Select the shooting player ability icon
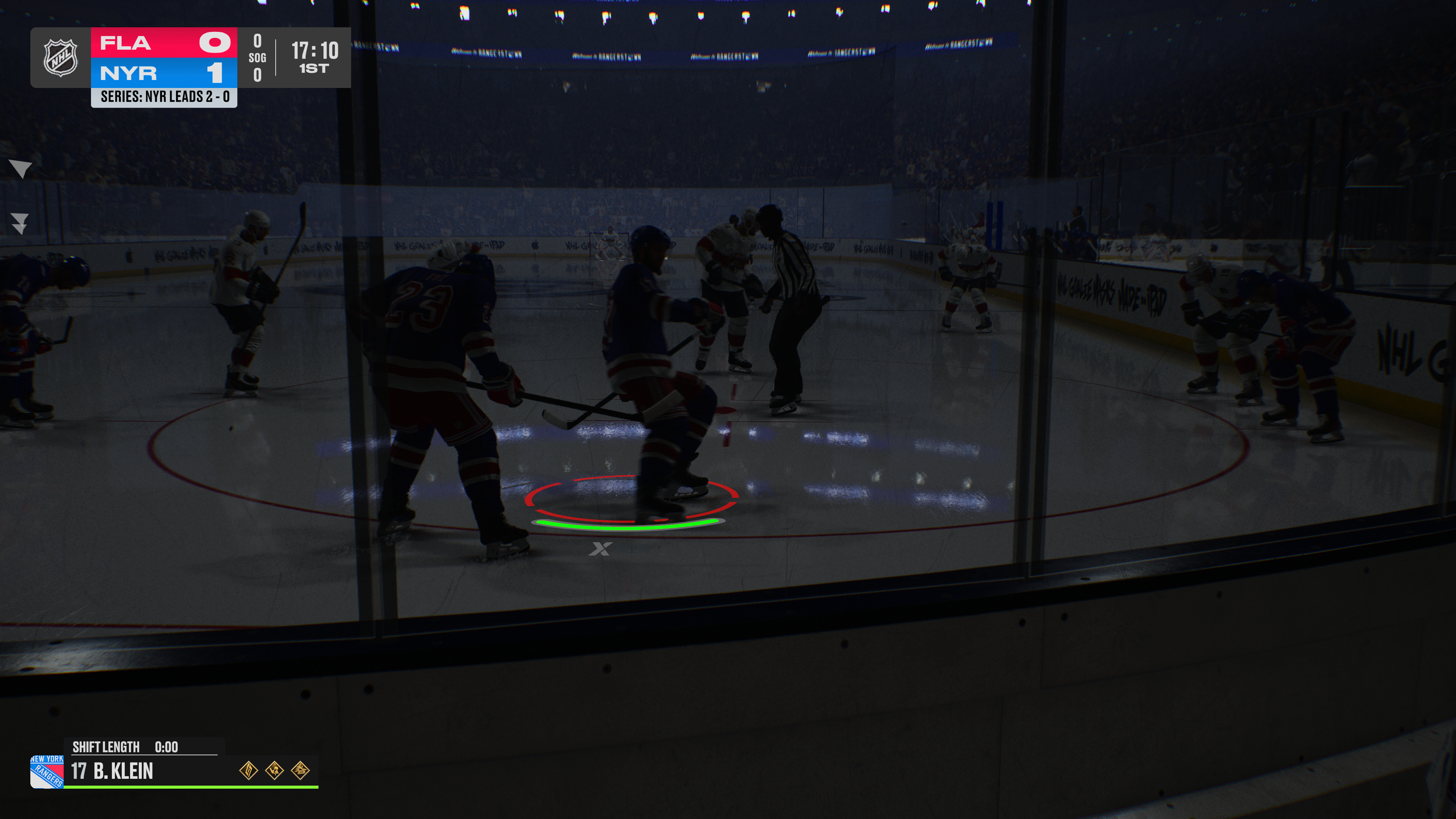 (275, 770)
